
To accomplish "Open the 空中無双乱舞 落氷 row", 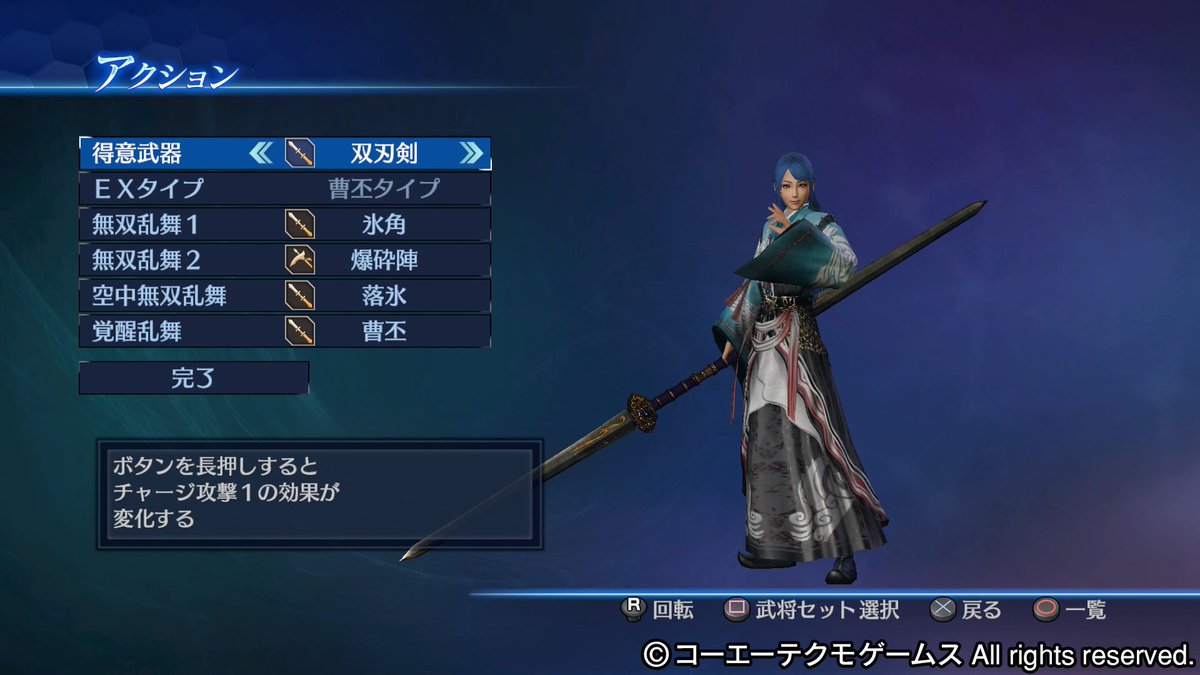I will [x=284, y=295].
